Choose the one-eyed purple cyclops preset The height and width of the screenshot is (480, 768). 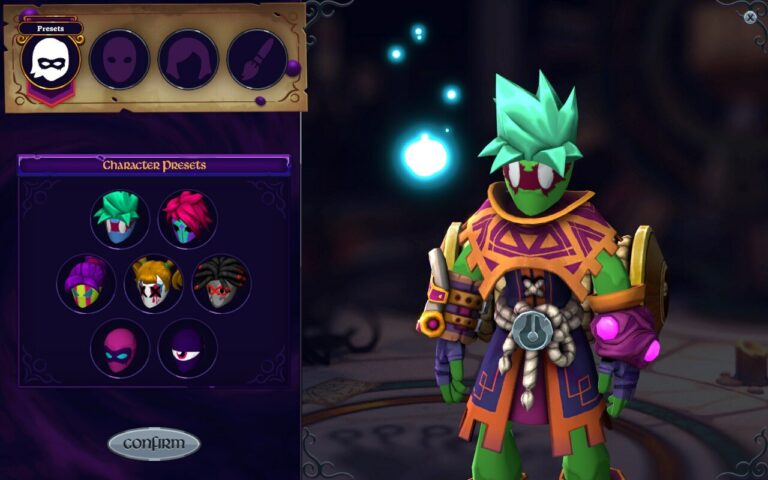(187, 348)
